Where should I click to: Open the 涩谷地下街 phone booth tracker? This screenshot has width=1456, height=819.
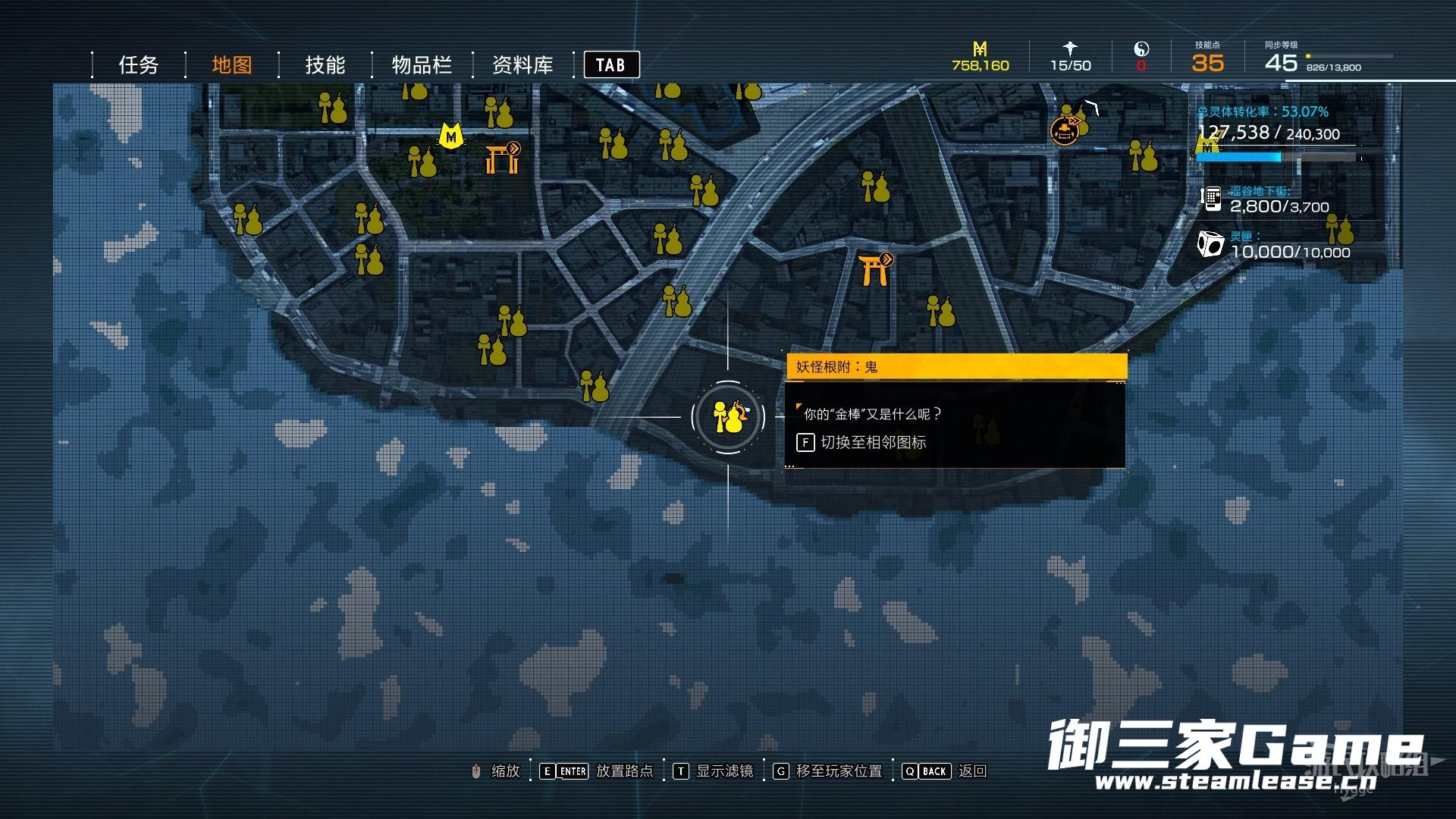click(x=1211, y=199)
